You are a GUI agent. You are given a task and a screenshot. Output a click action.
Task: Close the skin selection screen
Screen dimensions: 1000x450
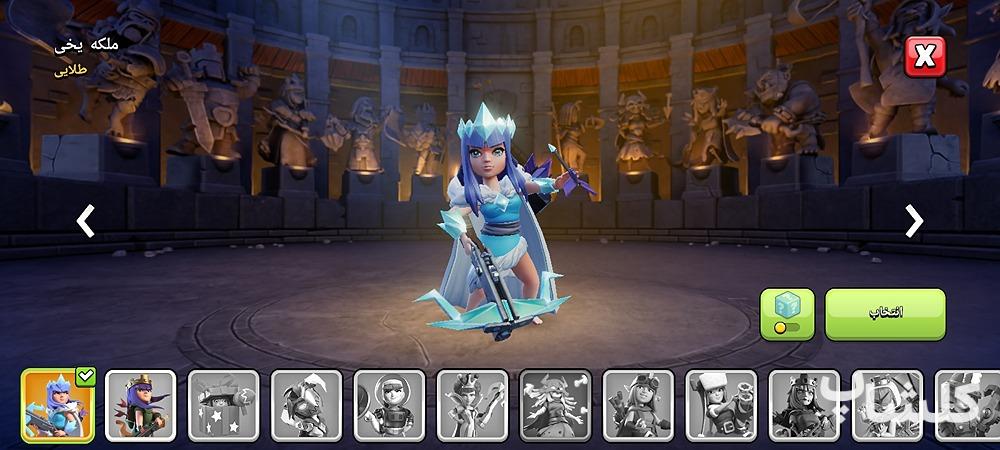924,57
